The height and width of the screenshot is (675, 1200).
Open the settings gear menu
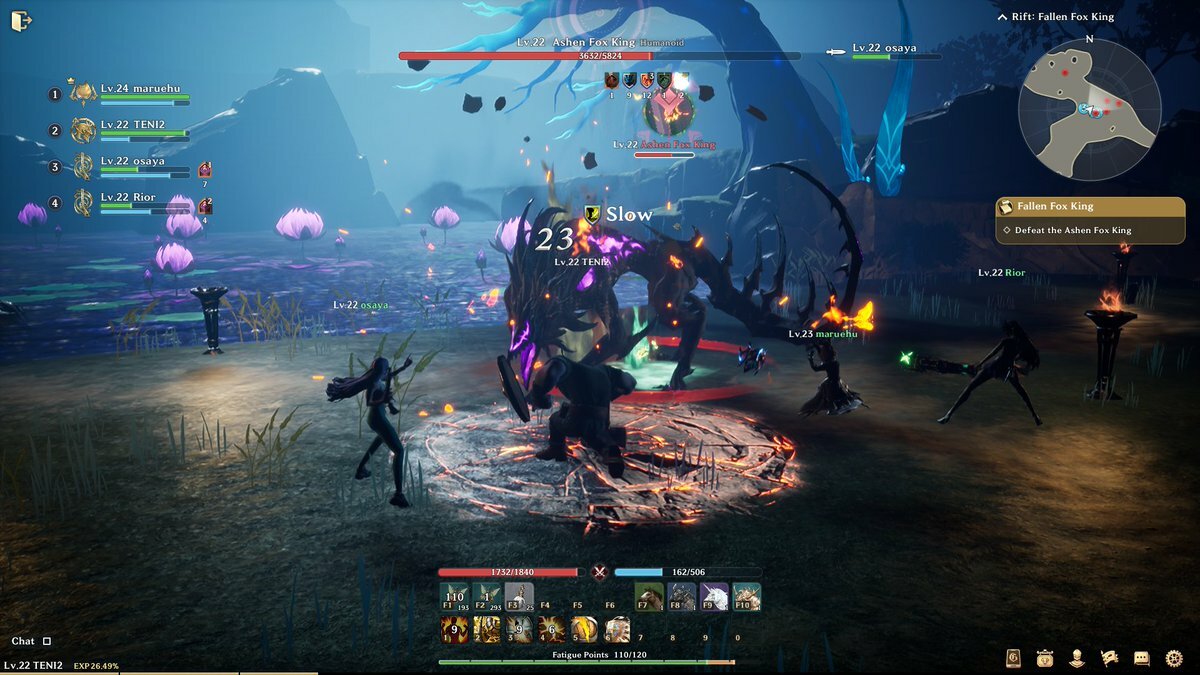1174,658
